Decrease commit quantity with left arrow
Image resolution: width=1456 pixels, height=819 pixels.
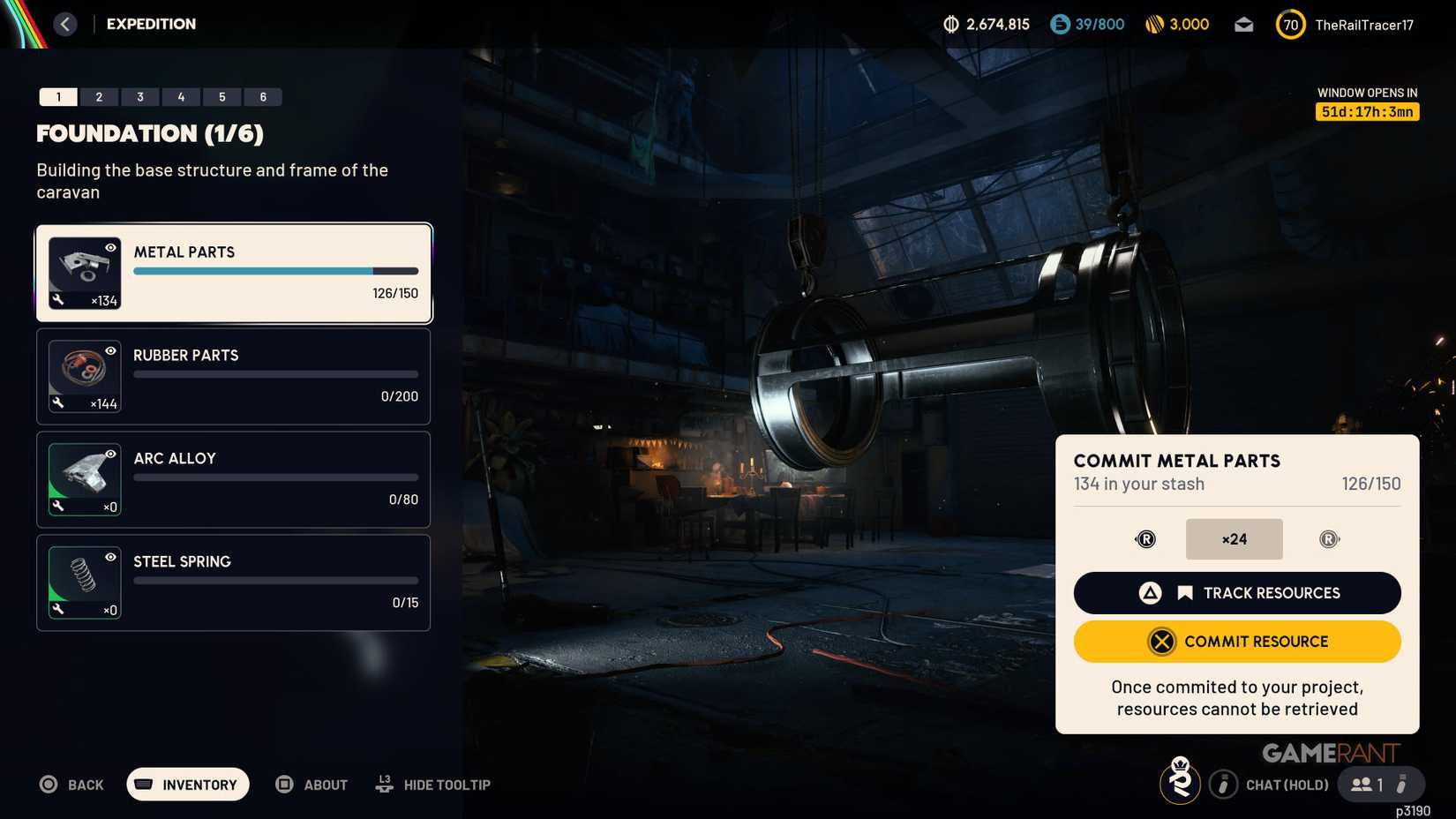1145,539
